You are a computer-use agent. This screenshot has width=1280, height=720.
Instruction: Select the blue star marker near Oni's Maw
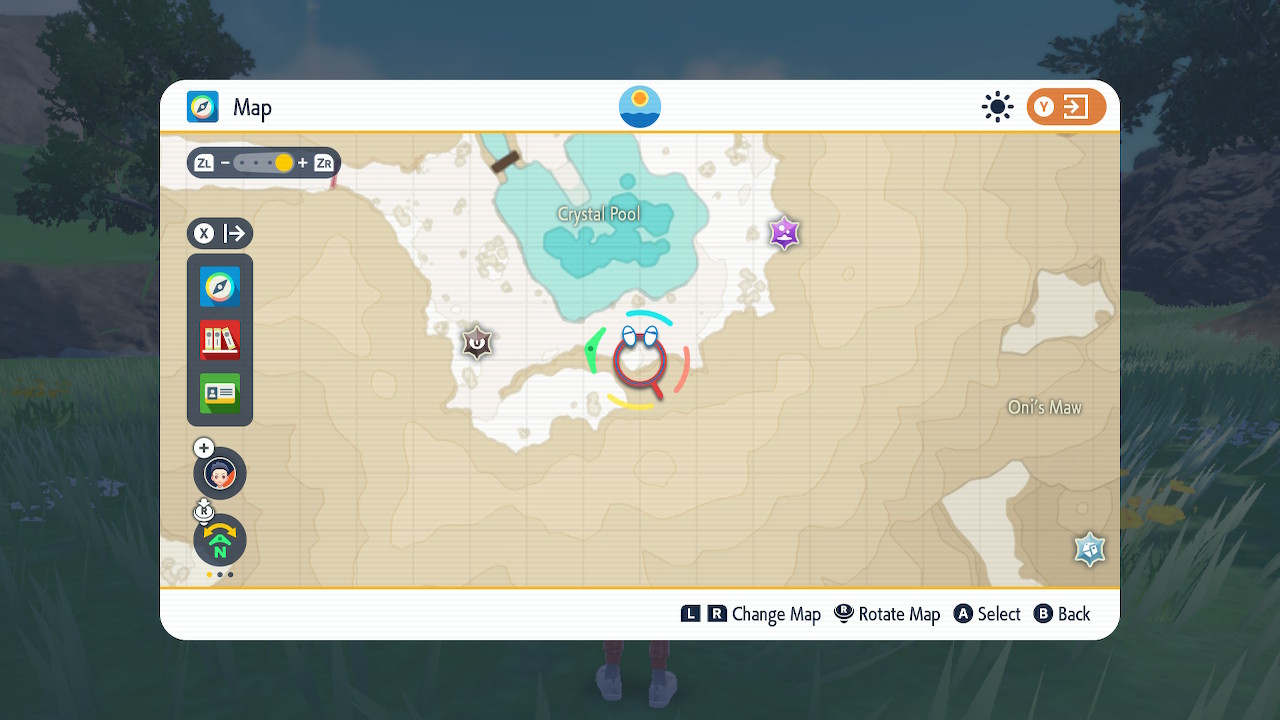coord(1089,549)
